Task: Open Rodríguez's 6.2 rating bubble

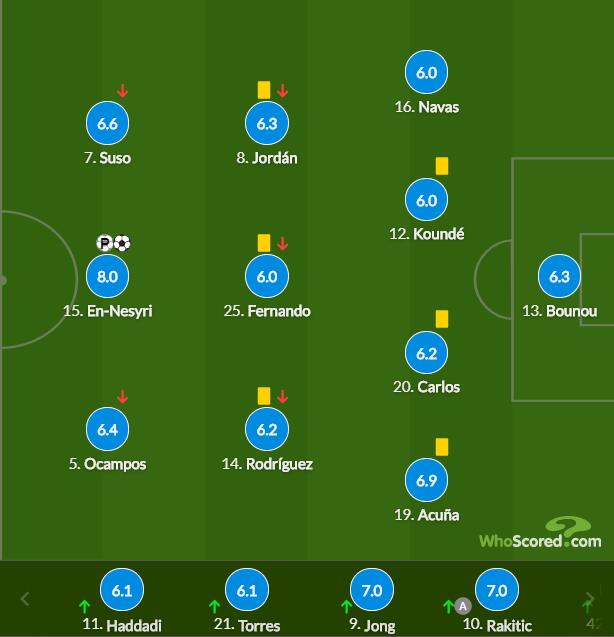Action: point(266,430)
